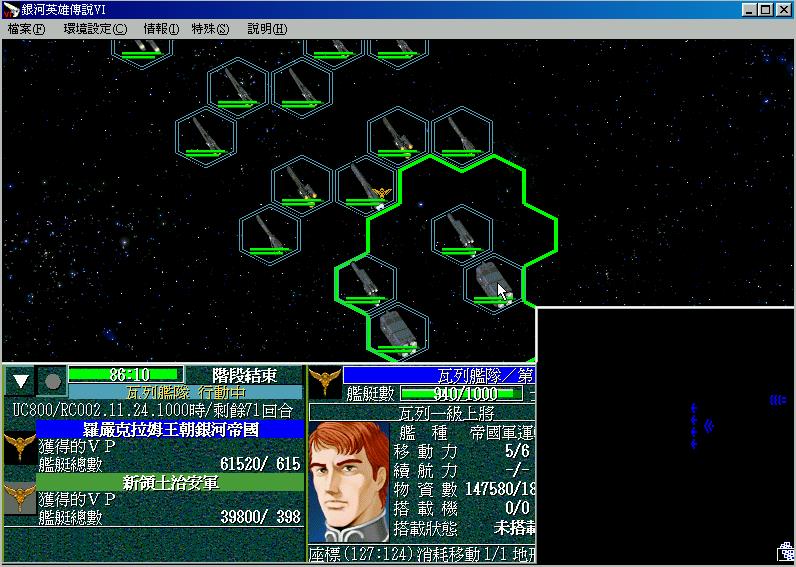Open the 環境設定 settings menu
This screenshot has height=567, width=796.
click(95, 29)
